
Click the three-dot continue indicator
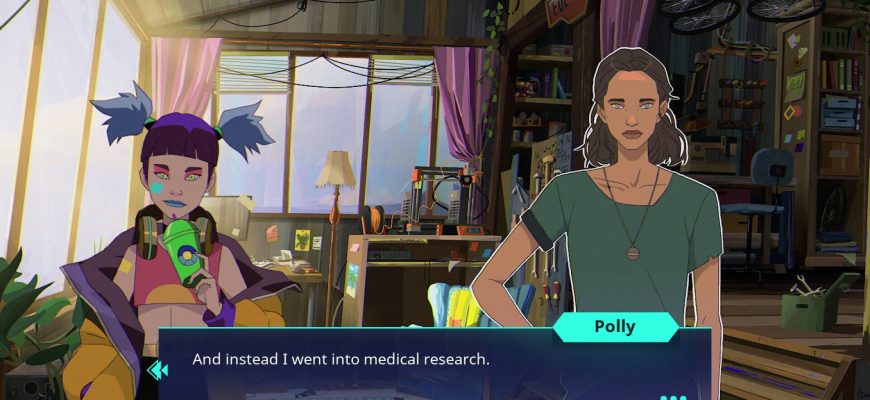[x=673, y=396]
